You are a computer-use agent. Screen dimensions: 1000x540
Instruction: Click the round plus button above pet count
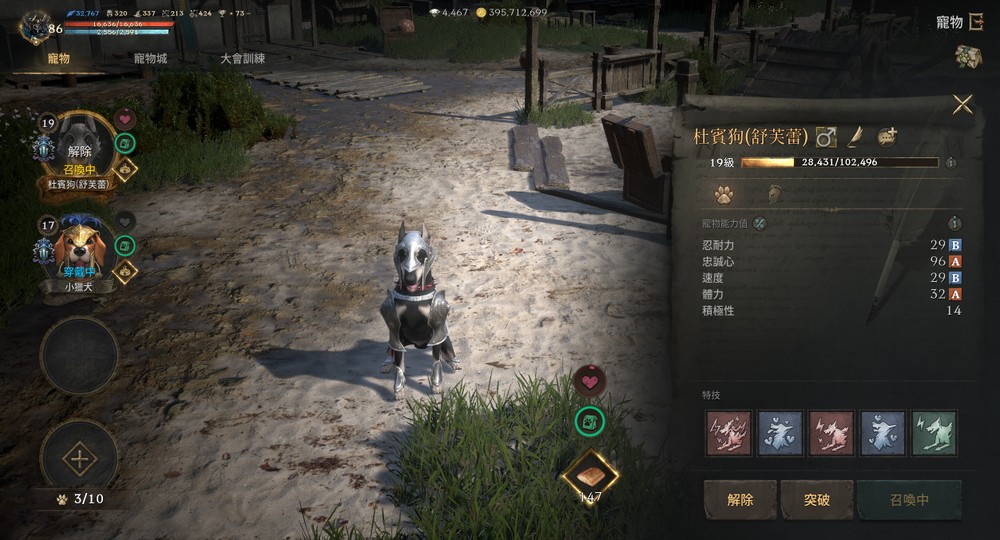[79, 460]
